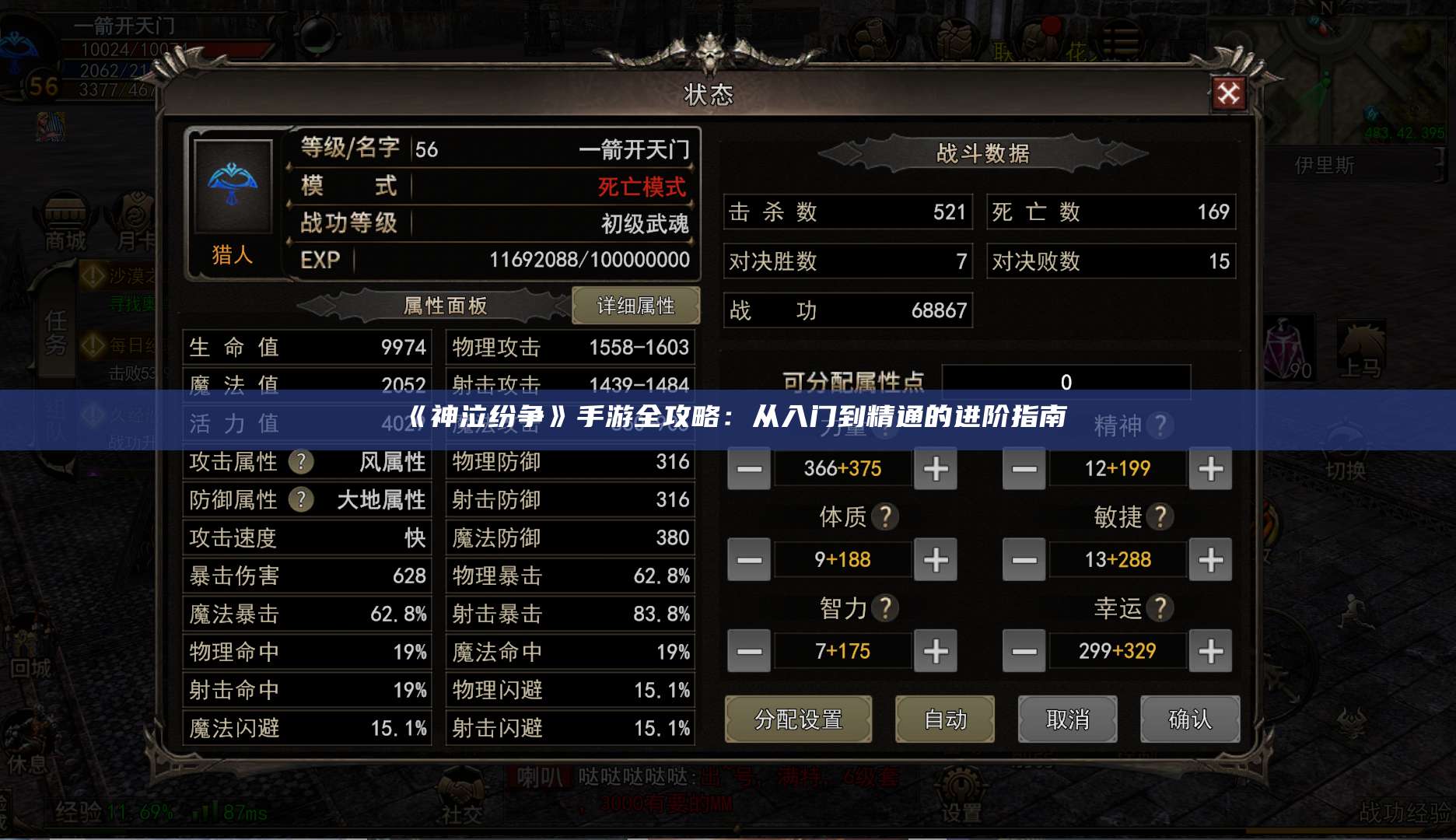1456x840 pixels.
Task: Open help tooltip next to 攻击属性
Action: [303, 462]
